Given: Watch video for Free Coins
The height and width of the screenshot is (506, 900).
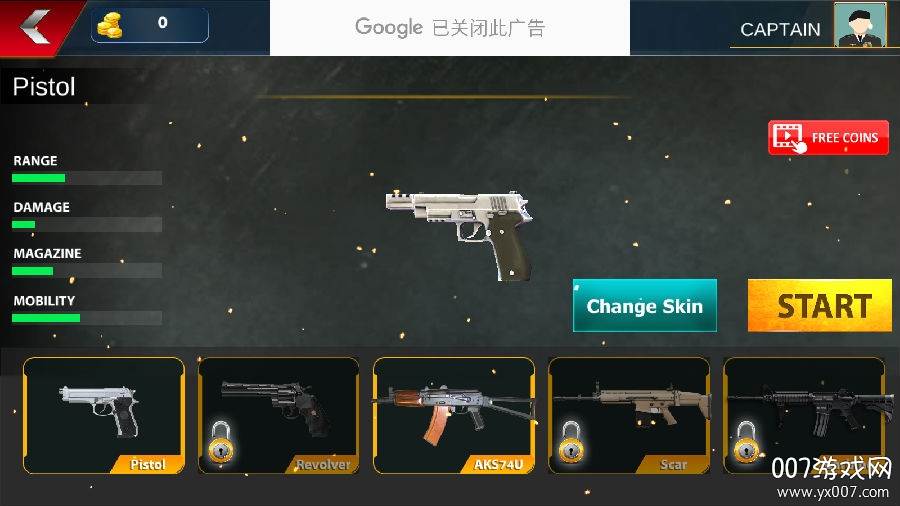Looking at the screenshot, I should (x=828, y=138).
